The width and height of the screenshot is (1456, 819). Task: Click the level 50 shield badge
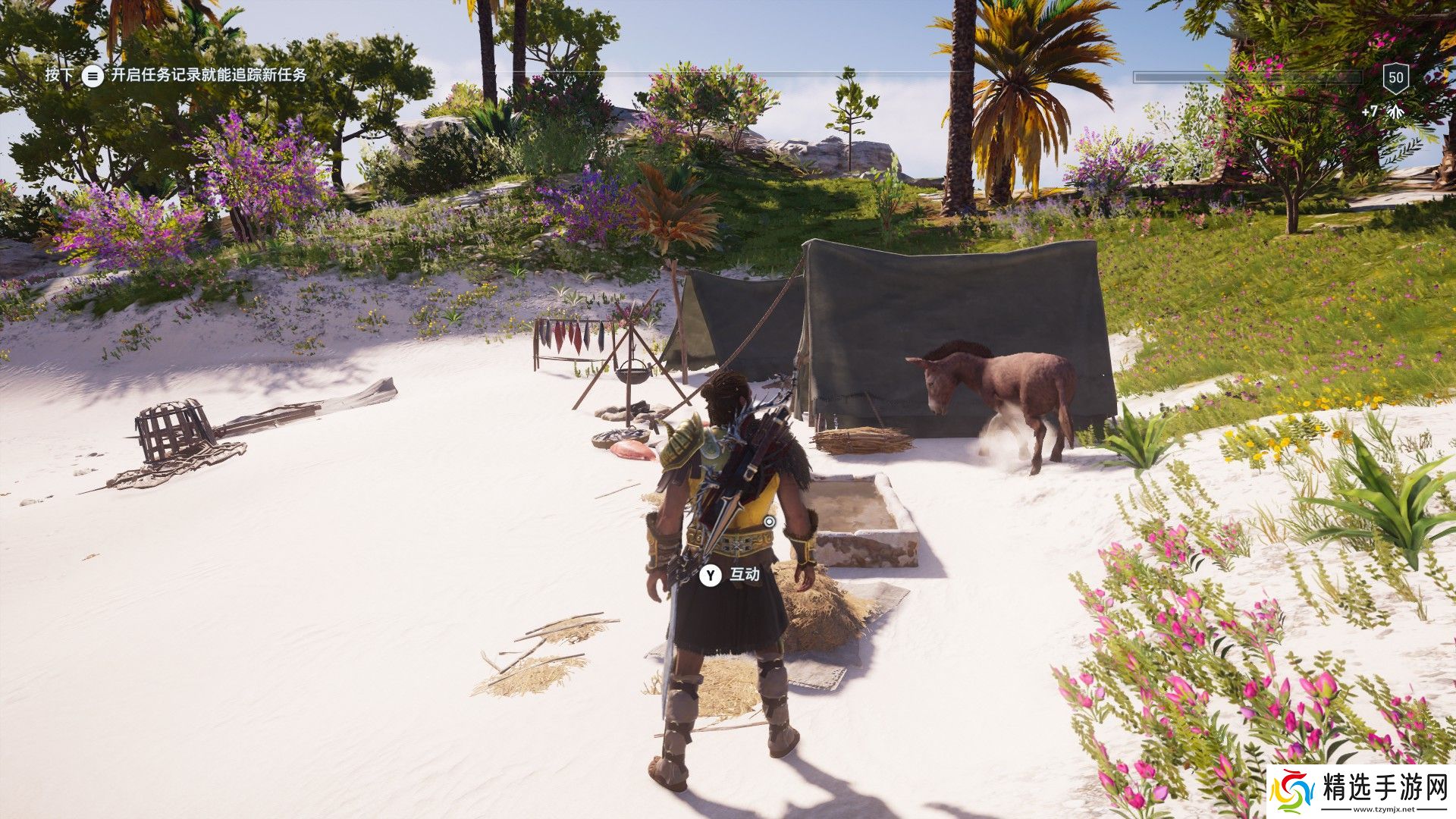coord(1396,77)
